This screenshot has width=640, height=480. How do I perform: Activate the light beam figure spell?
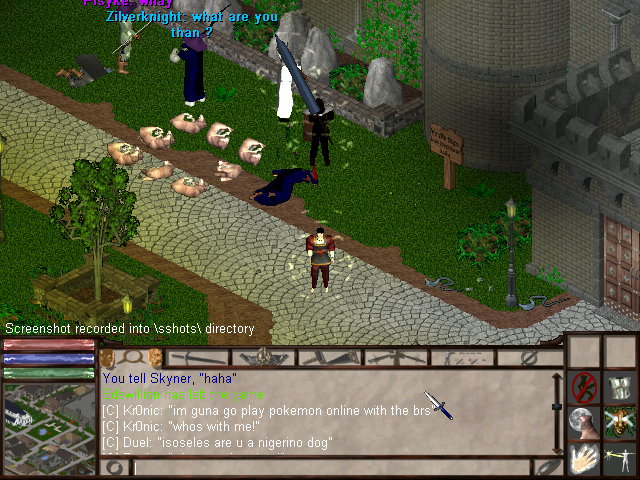(619, 458)
